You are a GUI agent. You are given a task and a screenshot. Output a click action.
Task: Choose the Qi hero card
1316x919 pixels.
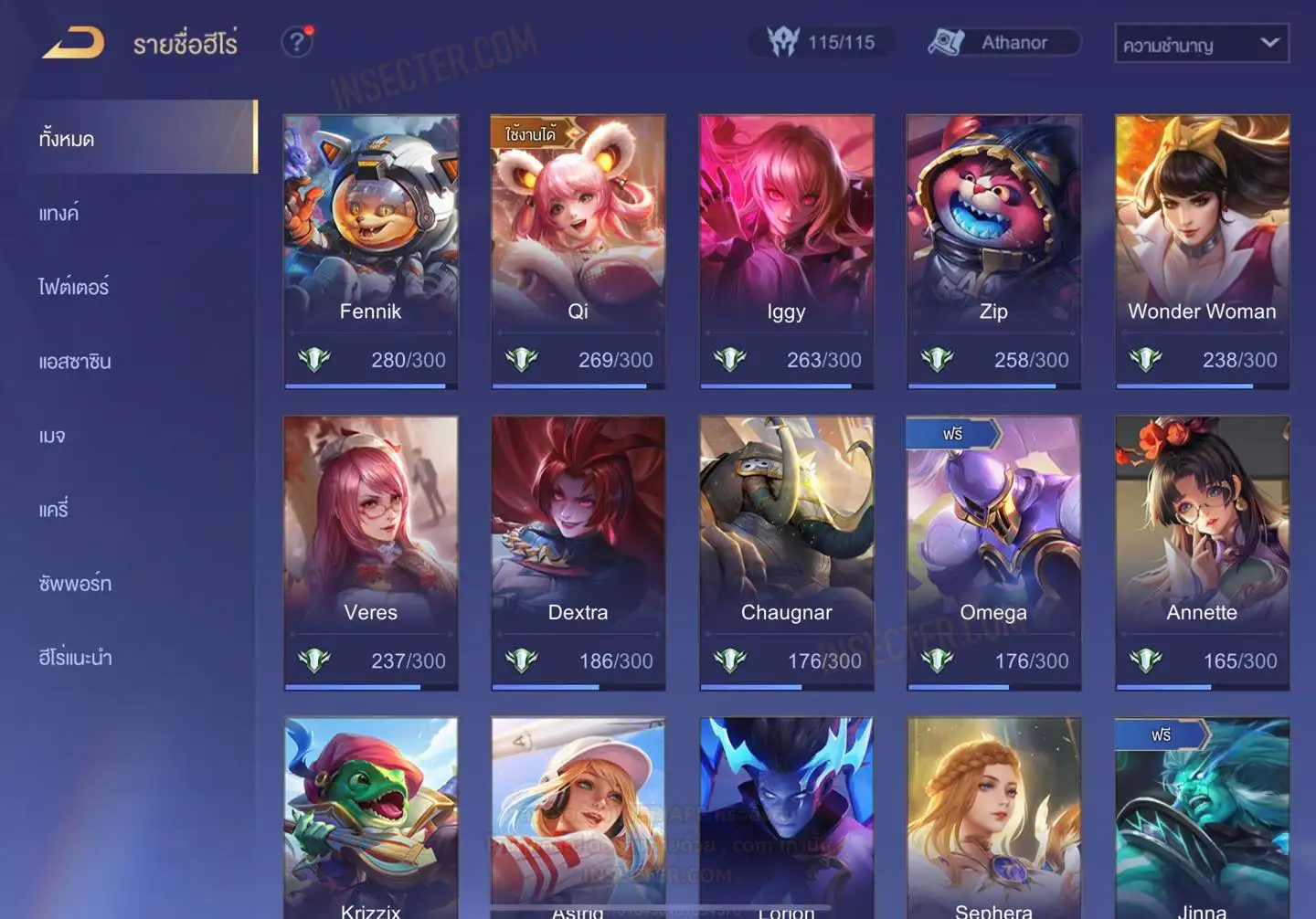point(578,250)
